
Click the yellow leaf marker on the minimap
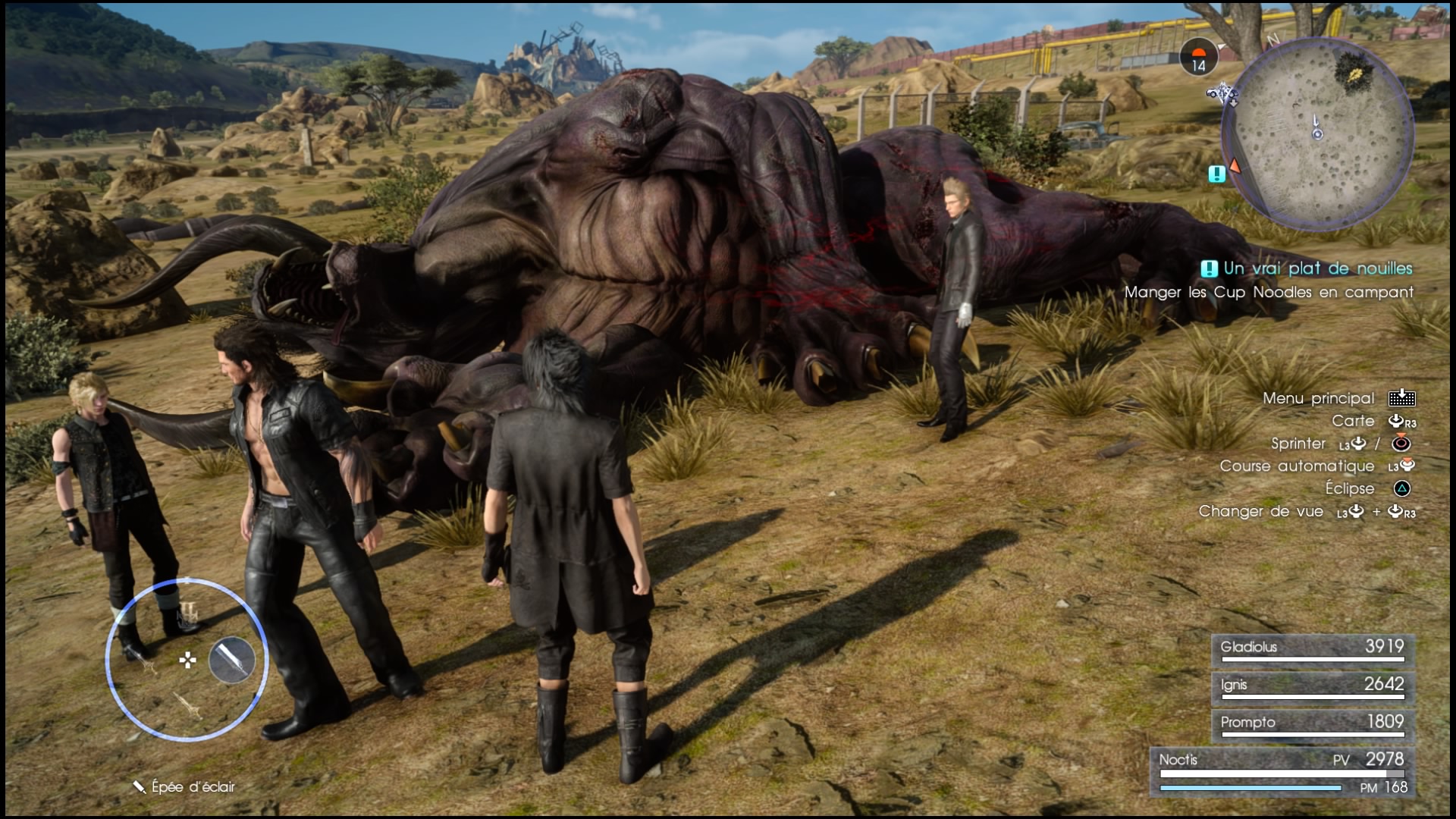point(1357,74)
